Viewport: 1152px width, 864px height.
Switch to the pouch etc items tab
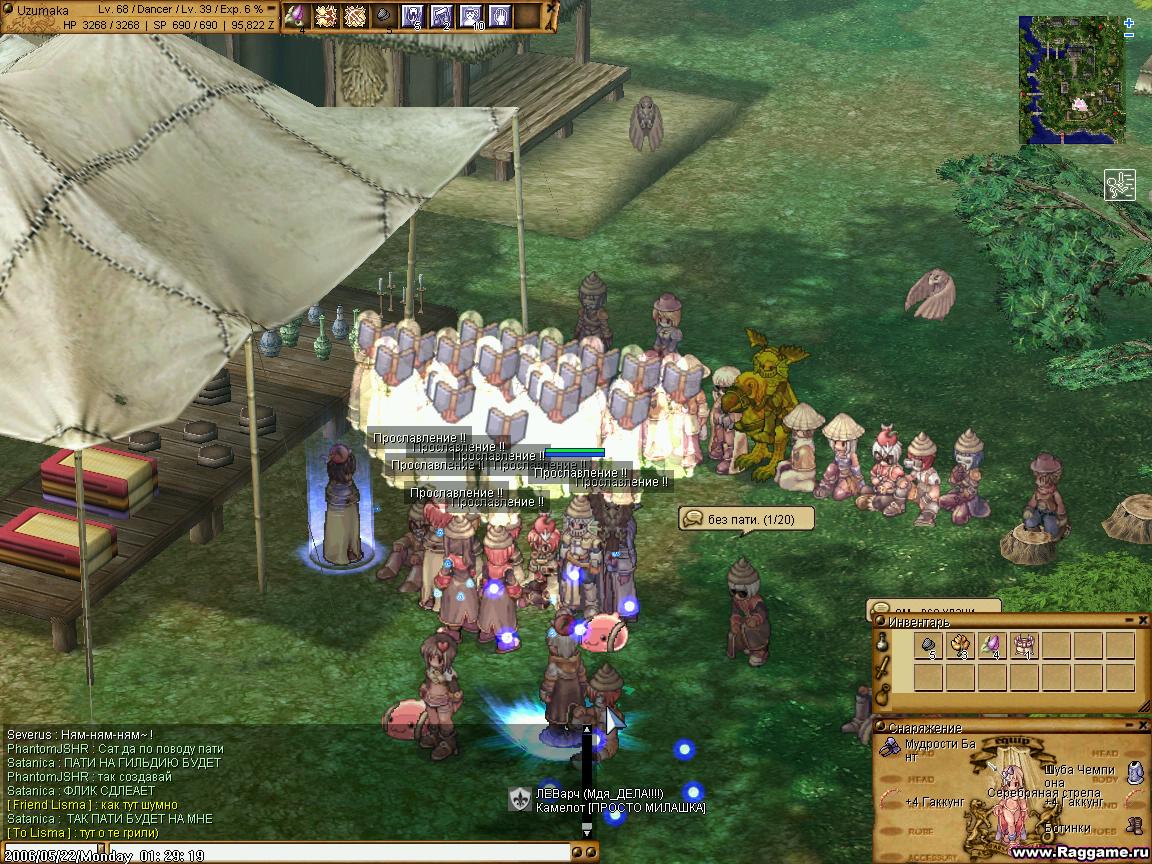coord(881,693)
